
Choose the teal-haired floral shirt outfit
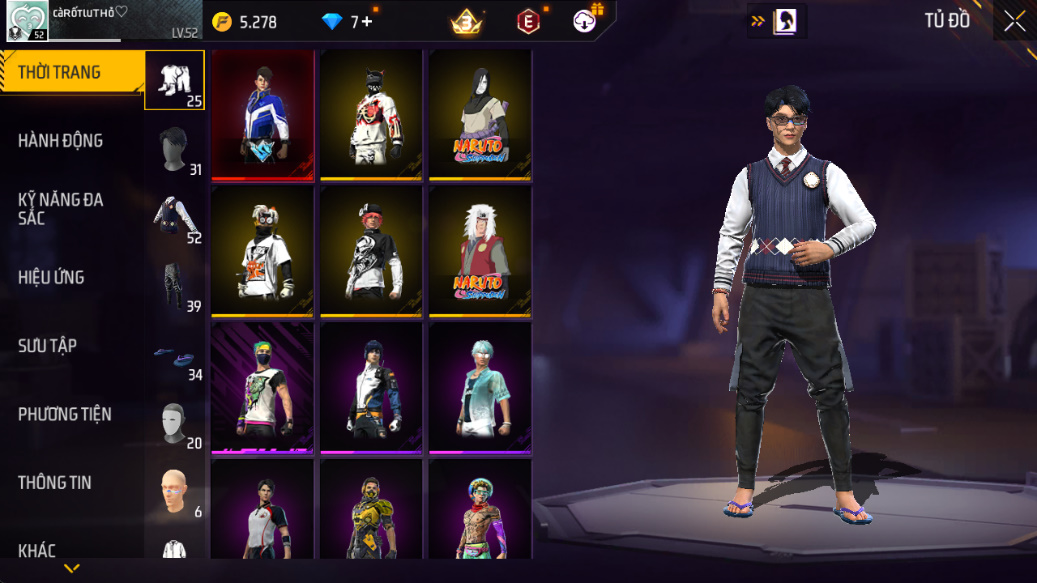tap(480, 388)
